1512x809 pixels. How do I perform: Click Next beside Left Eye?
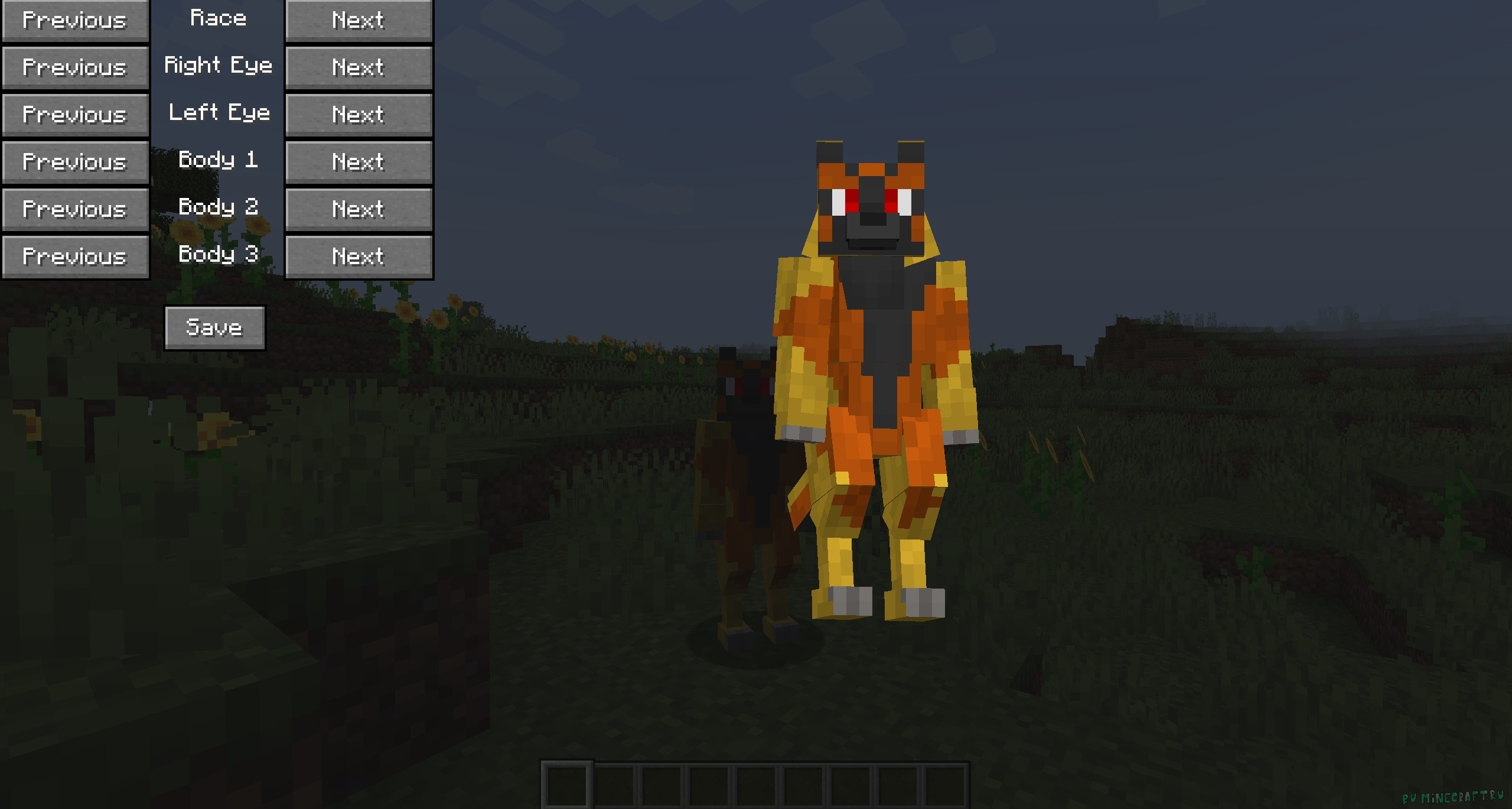(x=358, y=115)
